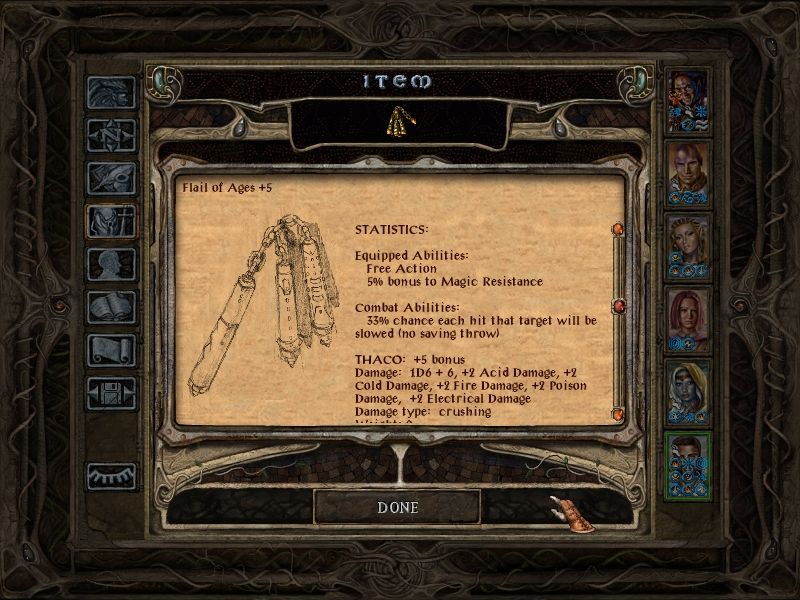Select the top party portrait with glasses
800x600 pixels.
[688, 100]
